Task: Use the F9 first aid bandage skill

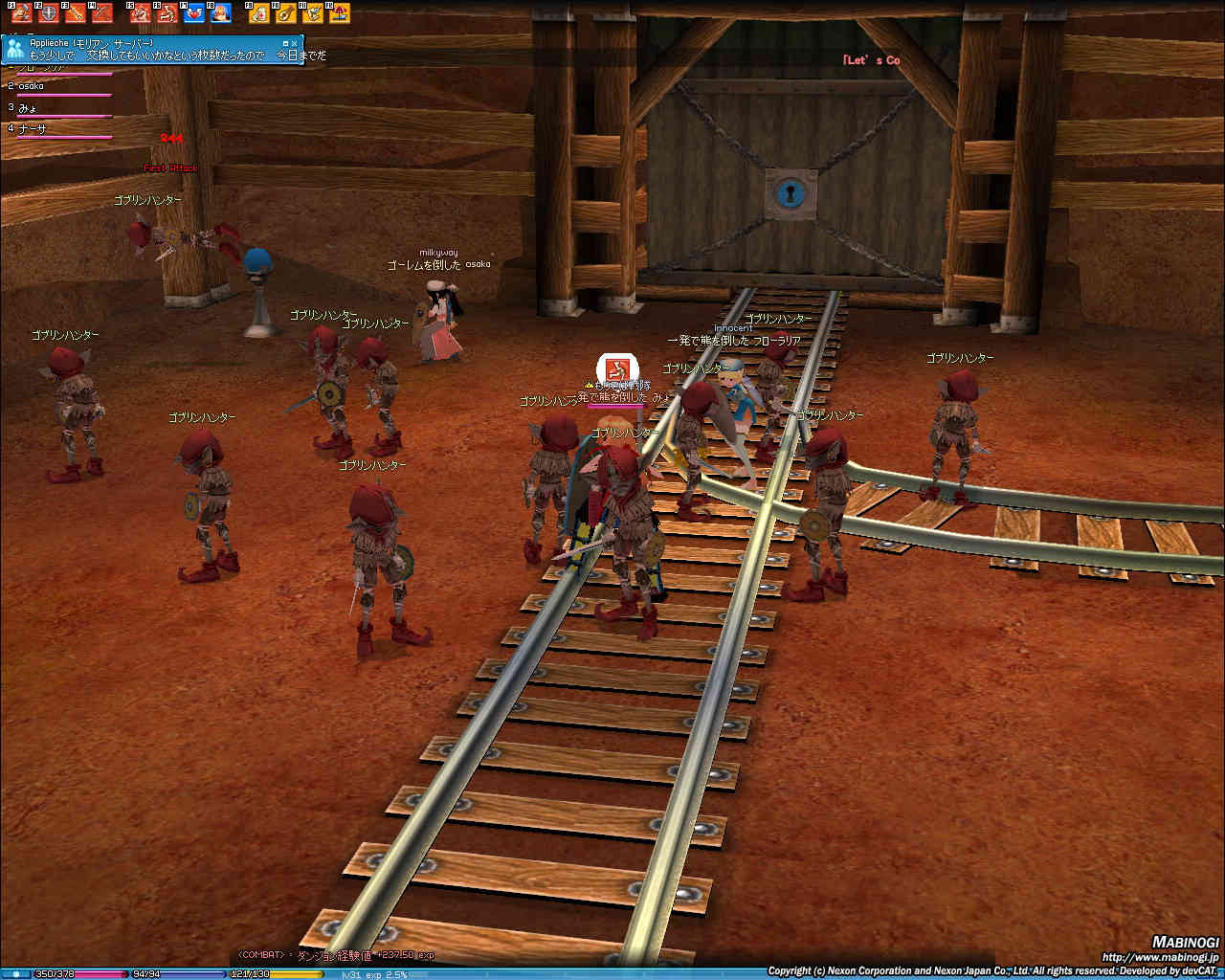Action: [259, 12]
